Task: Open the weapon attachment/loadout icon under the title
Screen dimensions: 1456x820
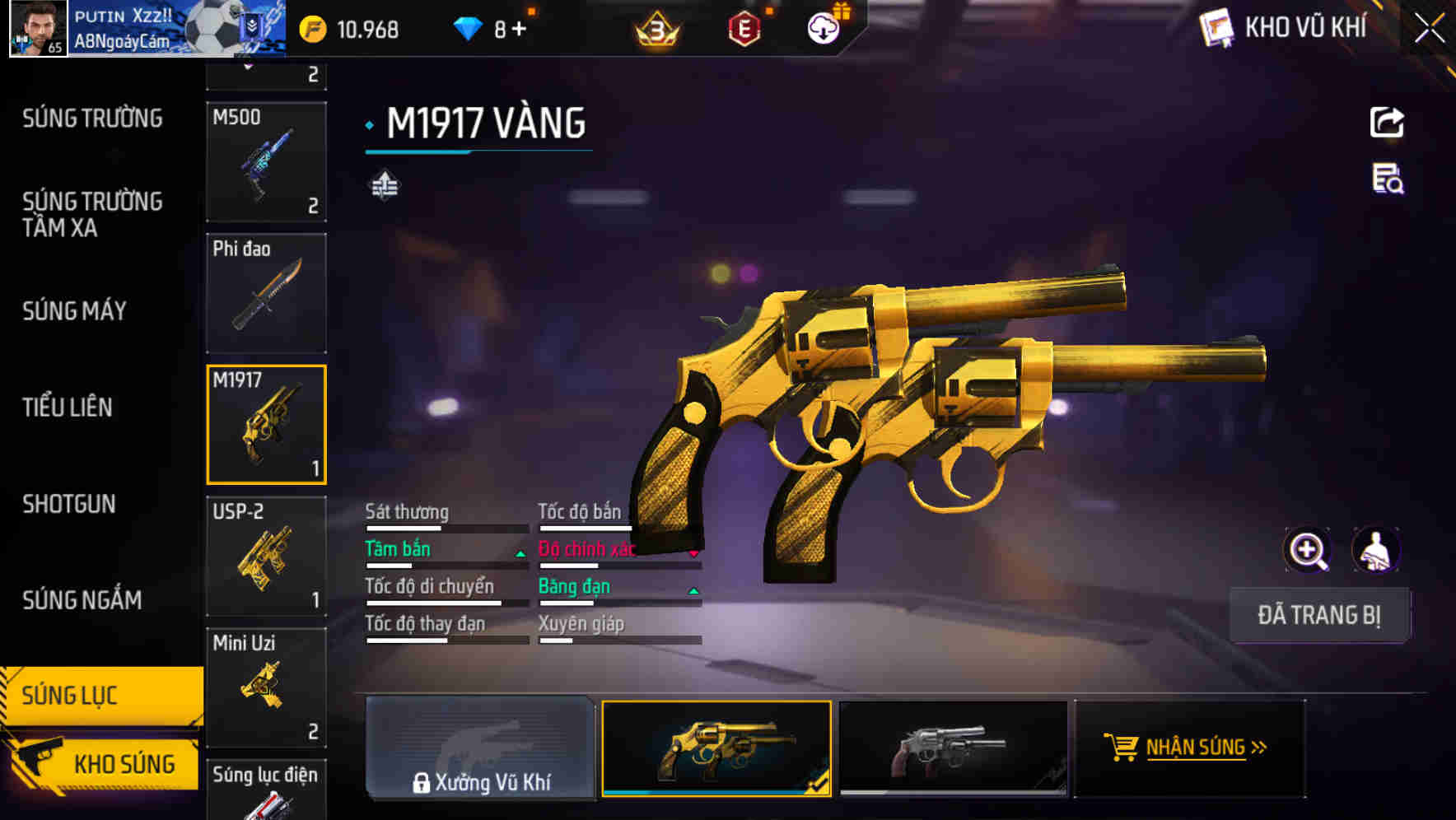Action: click(x=383, y=186)
